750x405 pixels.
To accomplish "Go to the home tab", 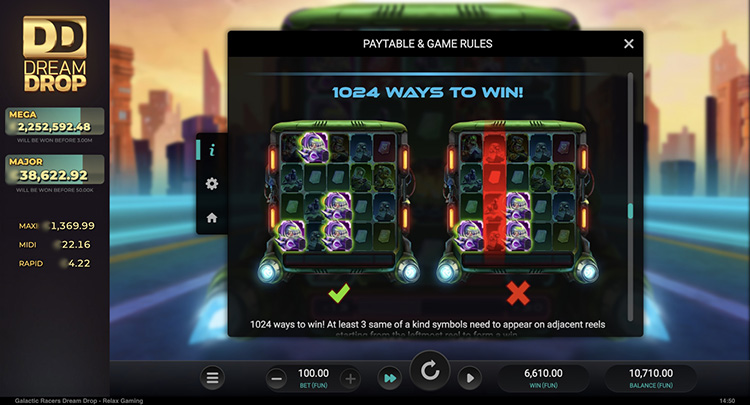I will 212,218.
